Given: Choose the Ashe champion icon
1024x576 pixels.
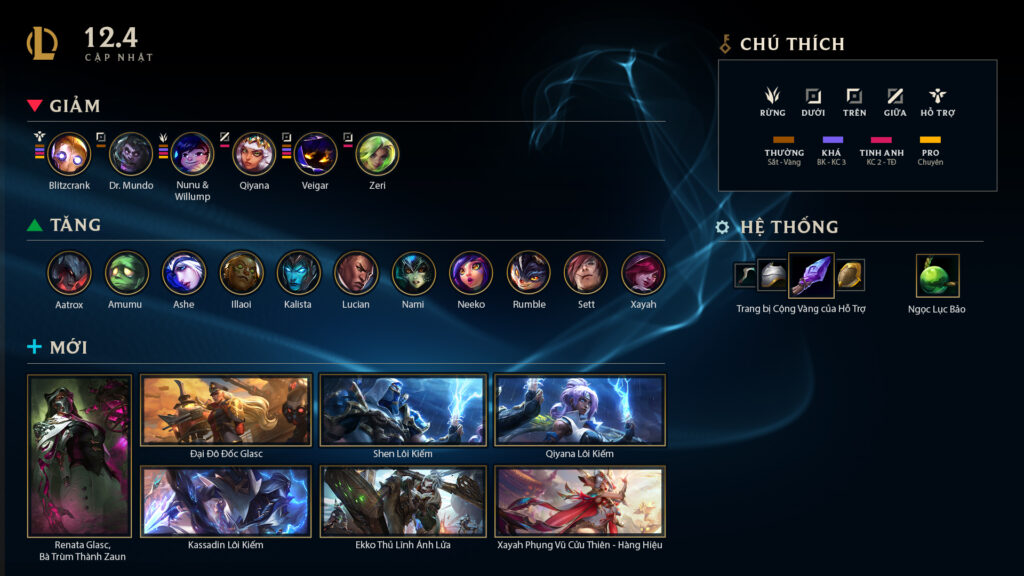Looking at the screenshot, I should click(x=184, y=272).
